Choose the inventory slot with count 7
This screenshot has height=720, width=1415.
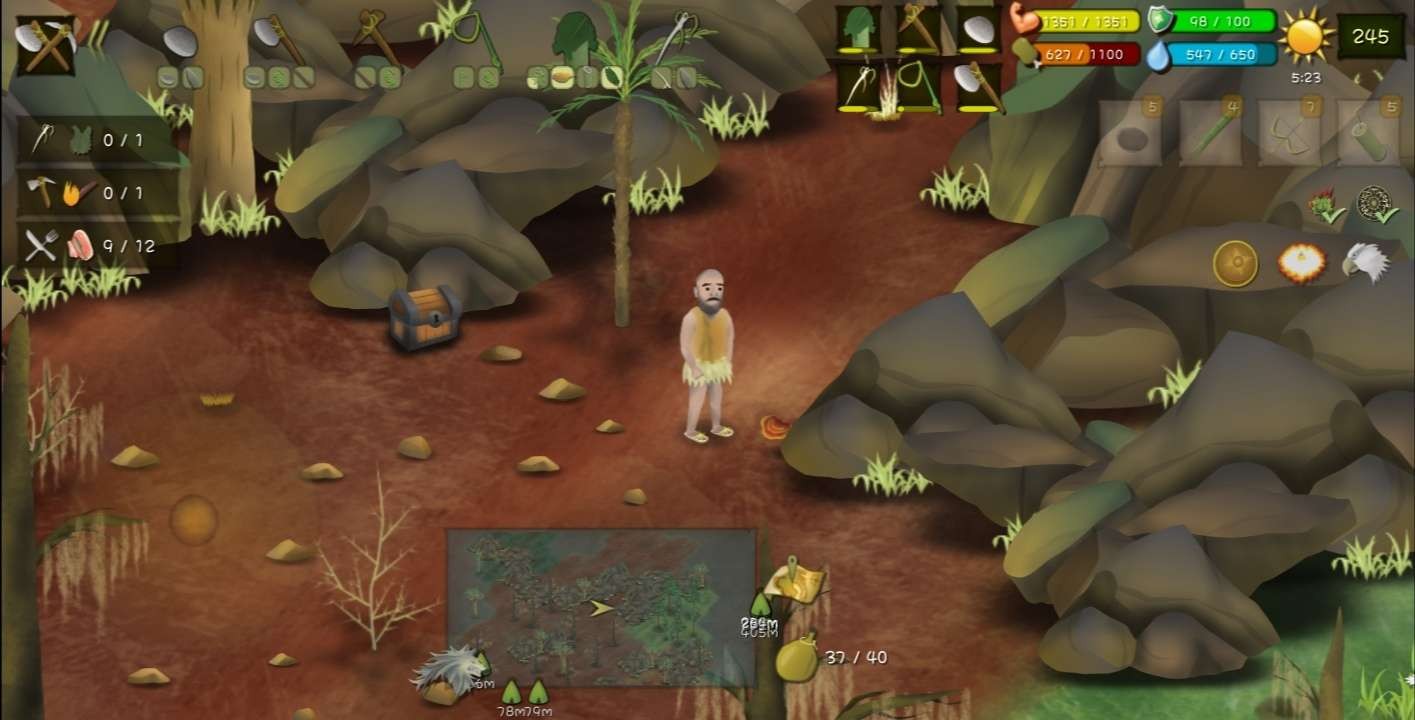point(1288,133)
